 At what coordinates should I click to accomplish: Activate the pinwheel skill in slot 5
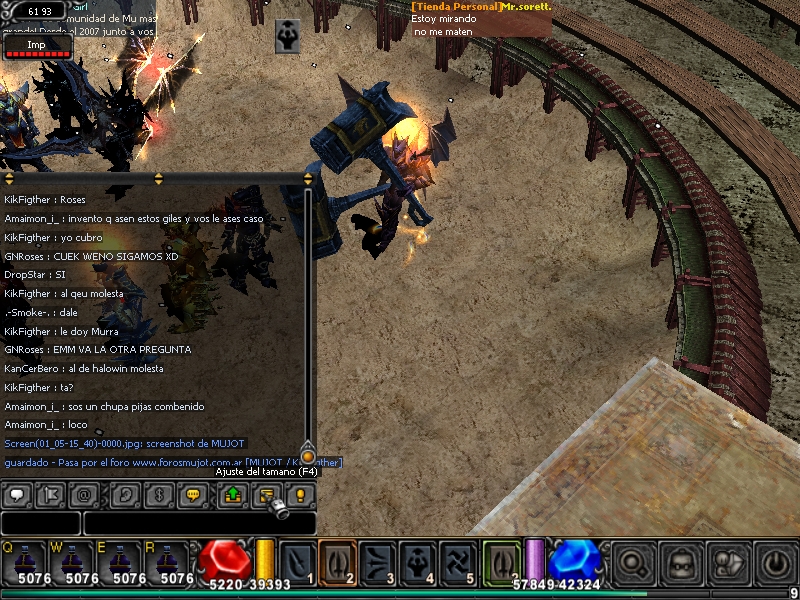coord(457,561)
